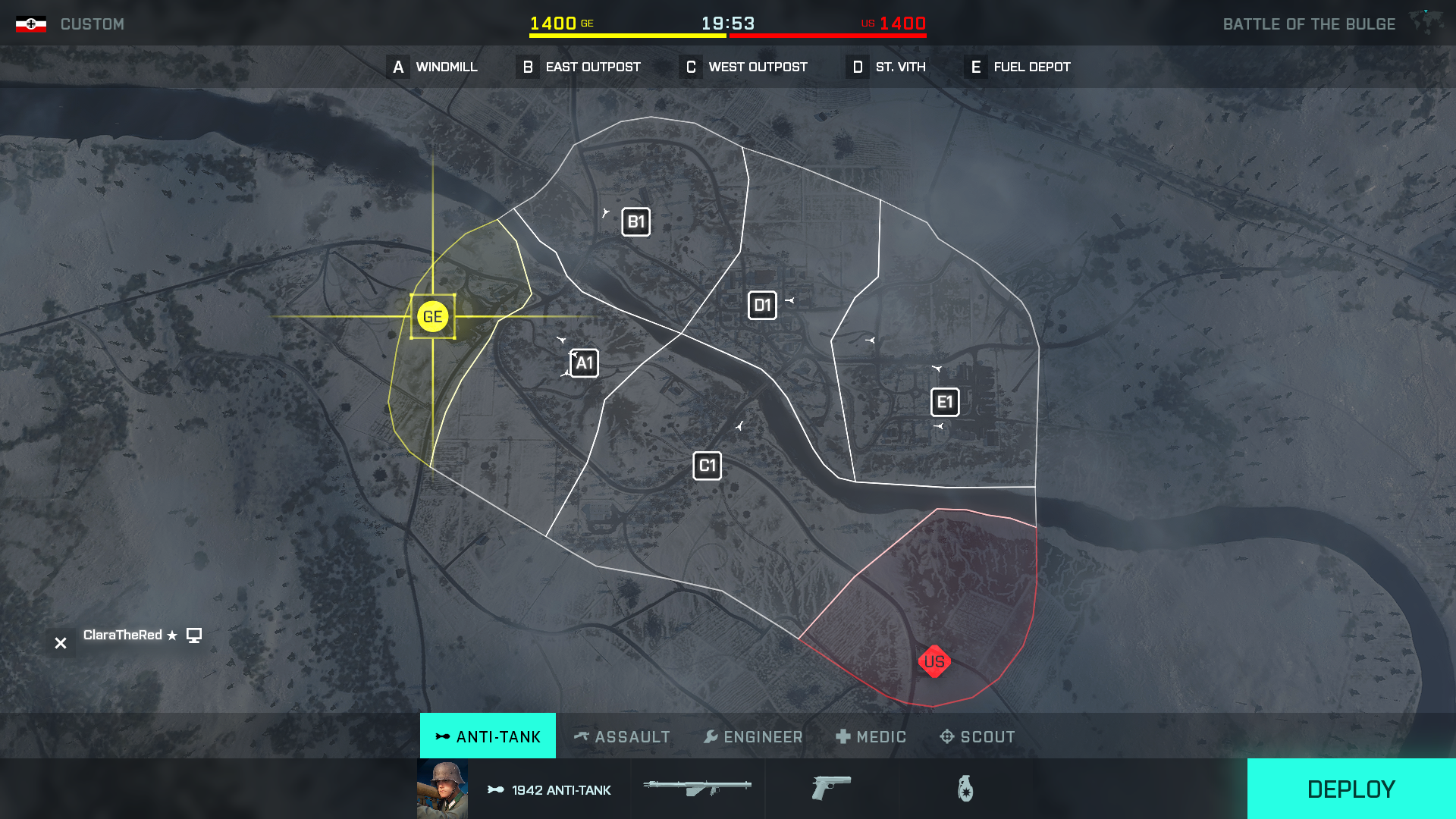The width and height of the screenshot is (1456, 819).
Task: Click the cross icon on the MEDIC tab
Action: click(x=843, y=736)
